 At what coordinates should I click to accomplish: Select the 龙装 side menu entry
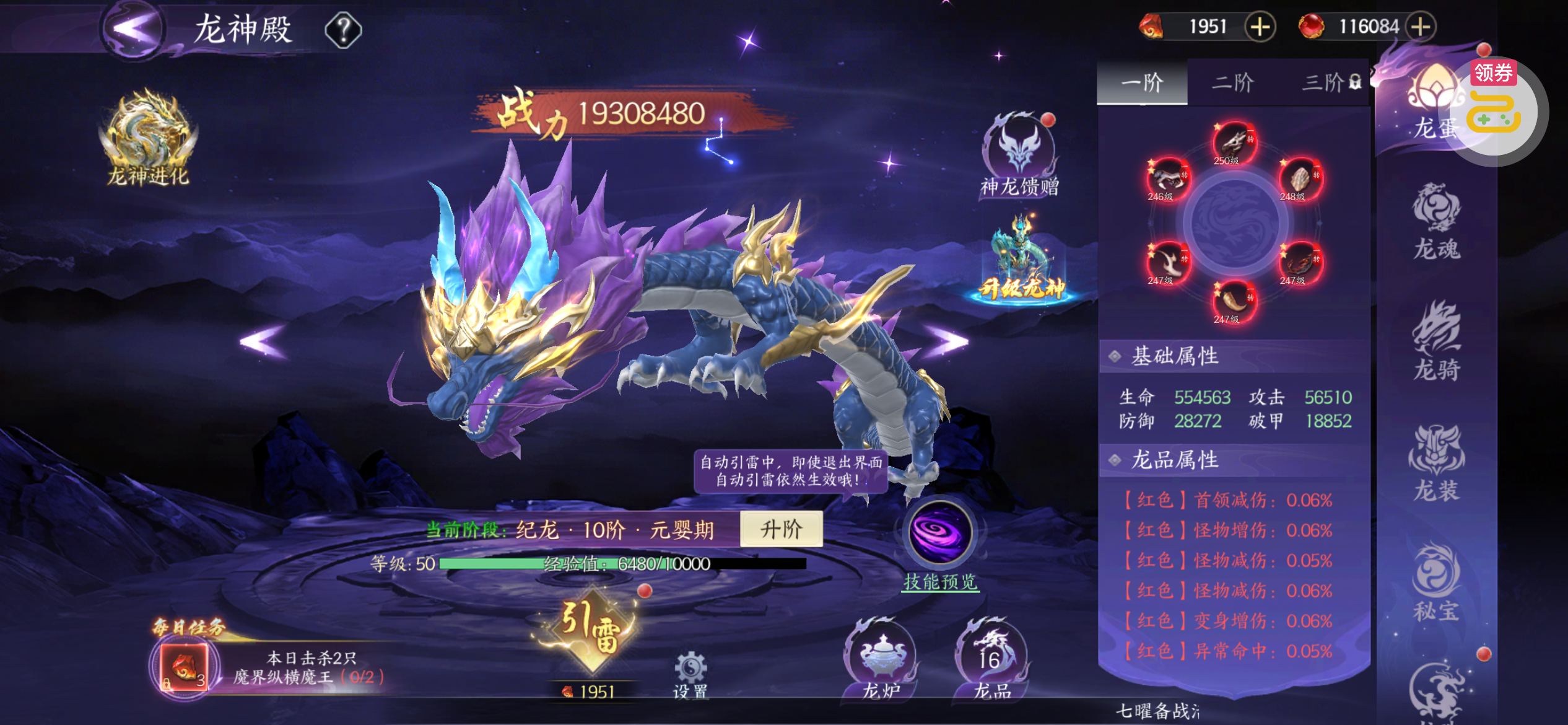tap(1437, 462)
